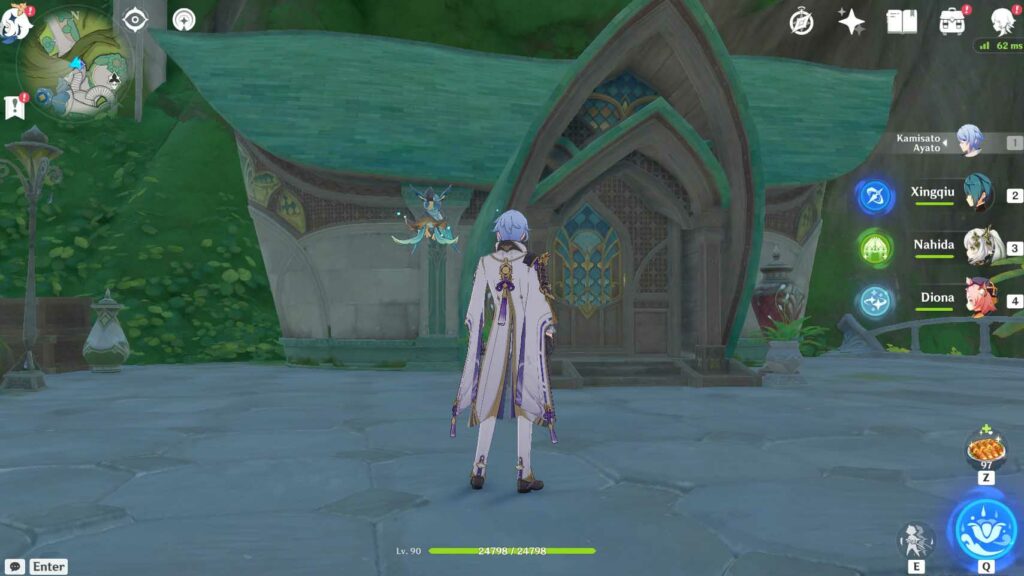
Task: Select Kamisato Ayato in the party list
Action: click(968, 142)
